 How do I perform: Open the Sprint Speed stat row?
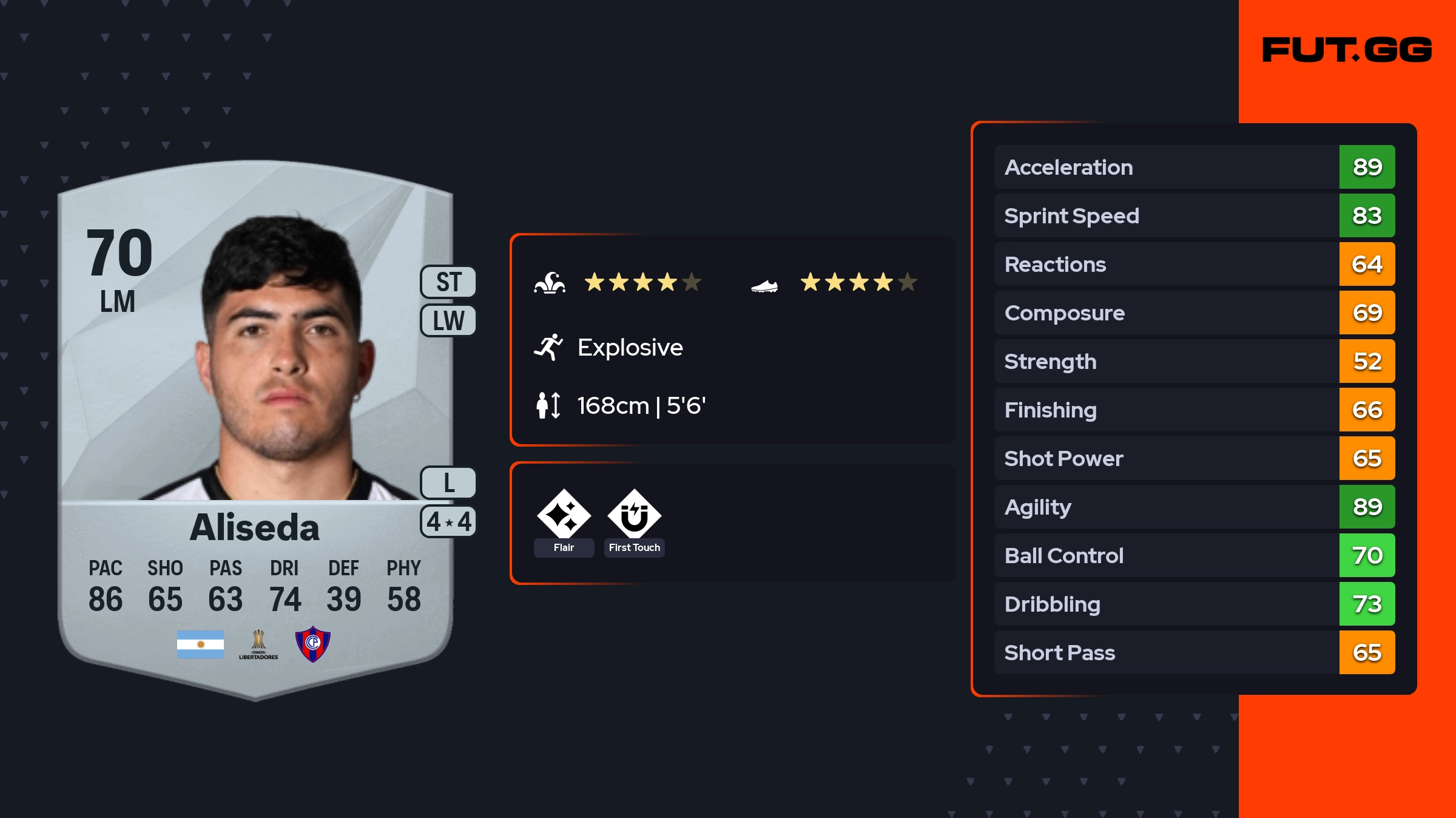click(1194, 215)
